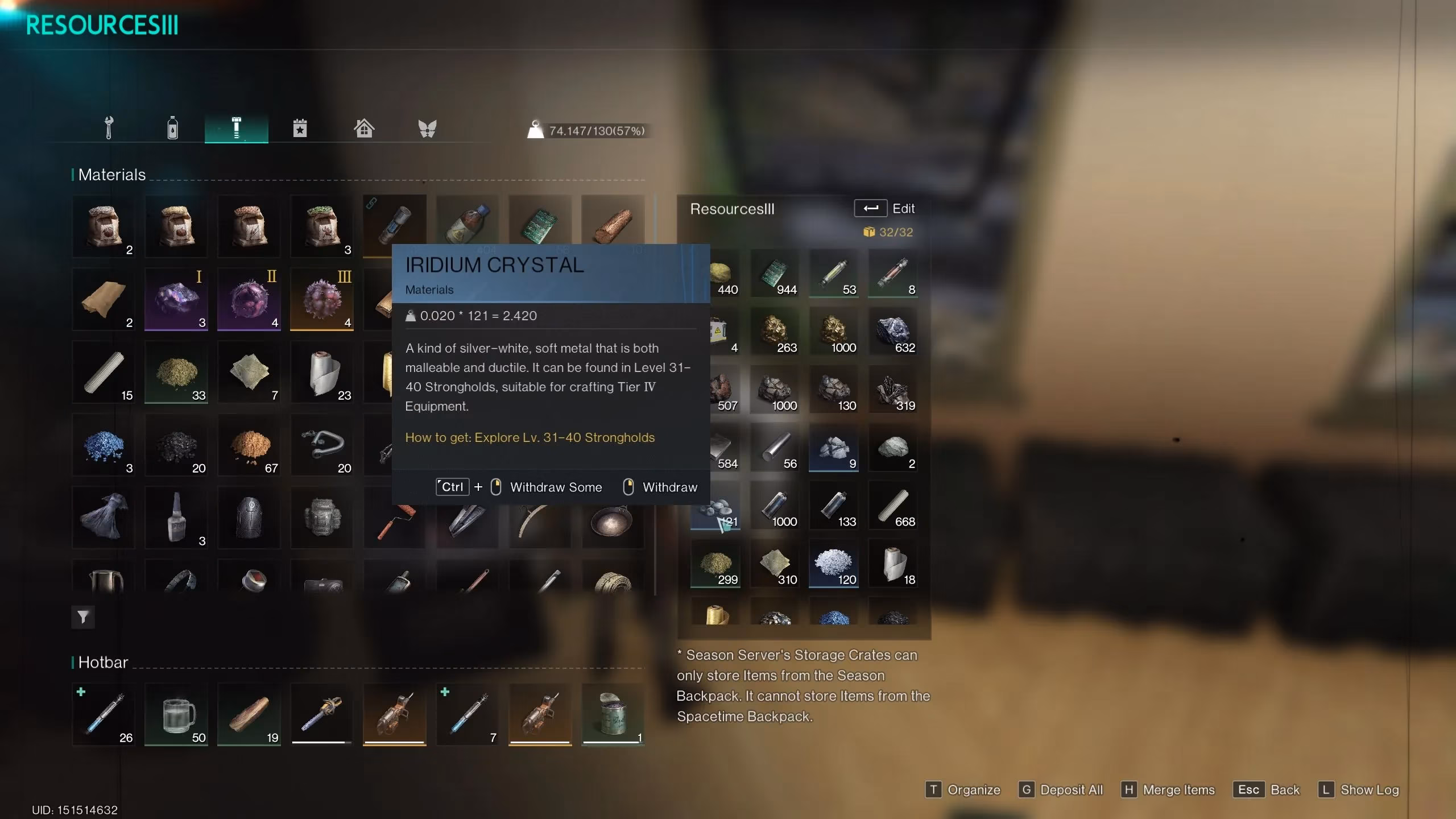Organize the storage crate items
The height and width of the screenshot is (819, 1456).
click(963, 790)
